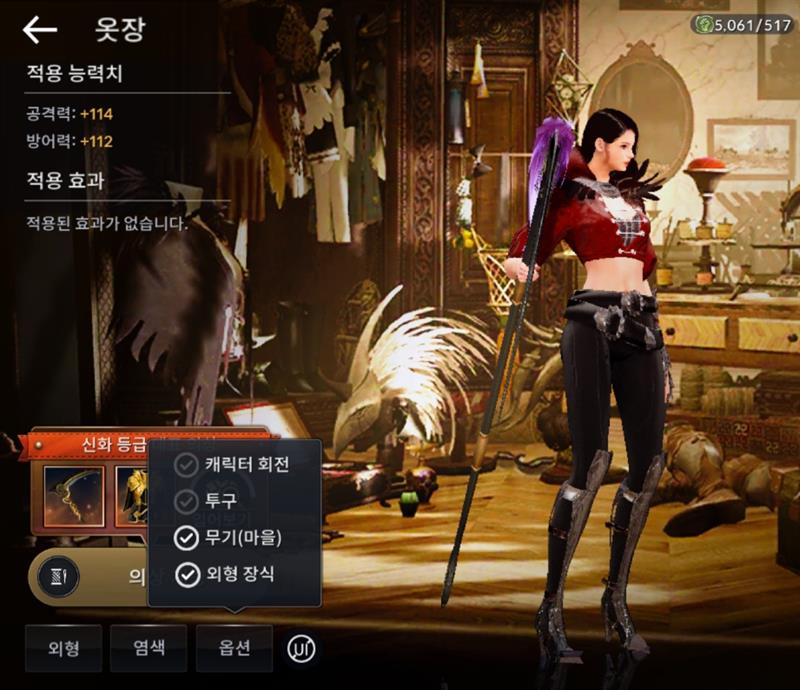The image size is (800, 690).
Task: Close the 옵션 options popup
Action: [x=234, y=648]
